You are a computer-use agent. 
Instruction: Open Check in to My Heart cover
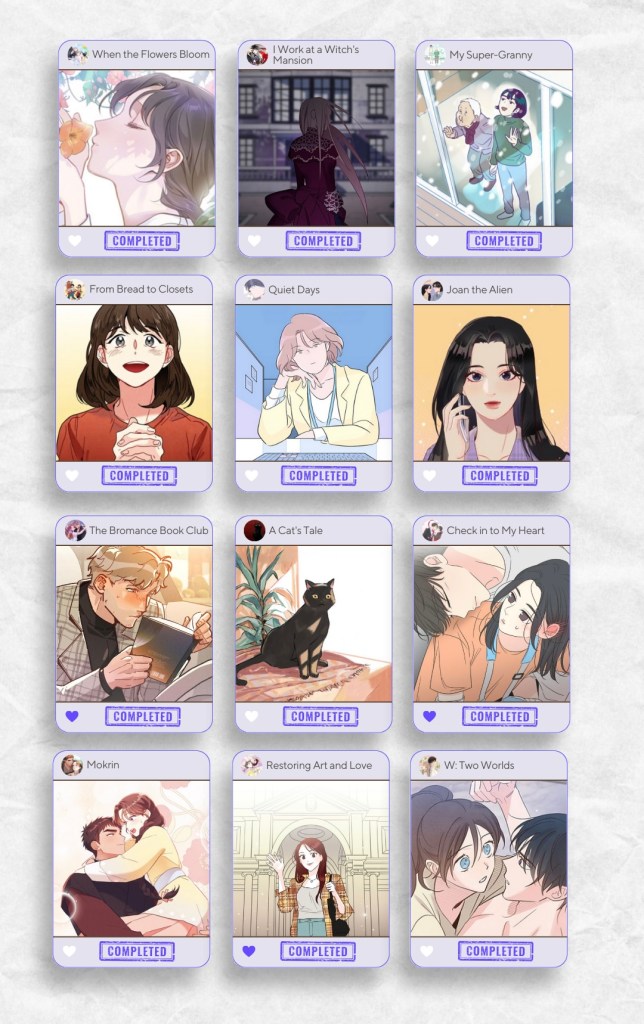pos(491,623)
